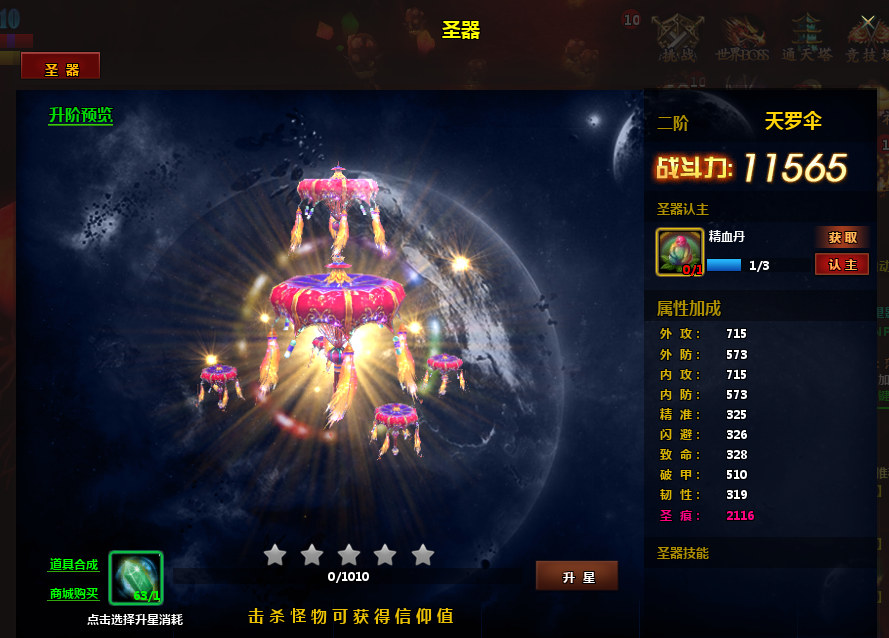Choose the green crystal upgrade material slot

tap(136, 578)
